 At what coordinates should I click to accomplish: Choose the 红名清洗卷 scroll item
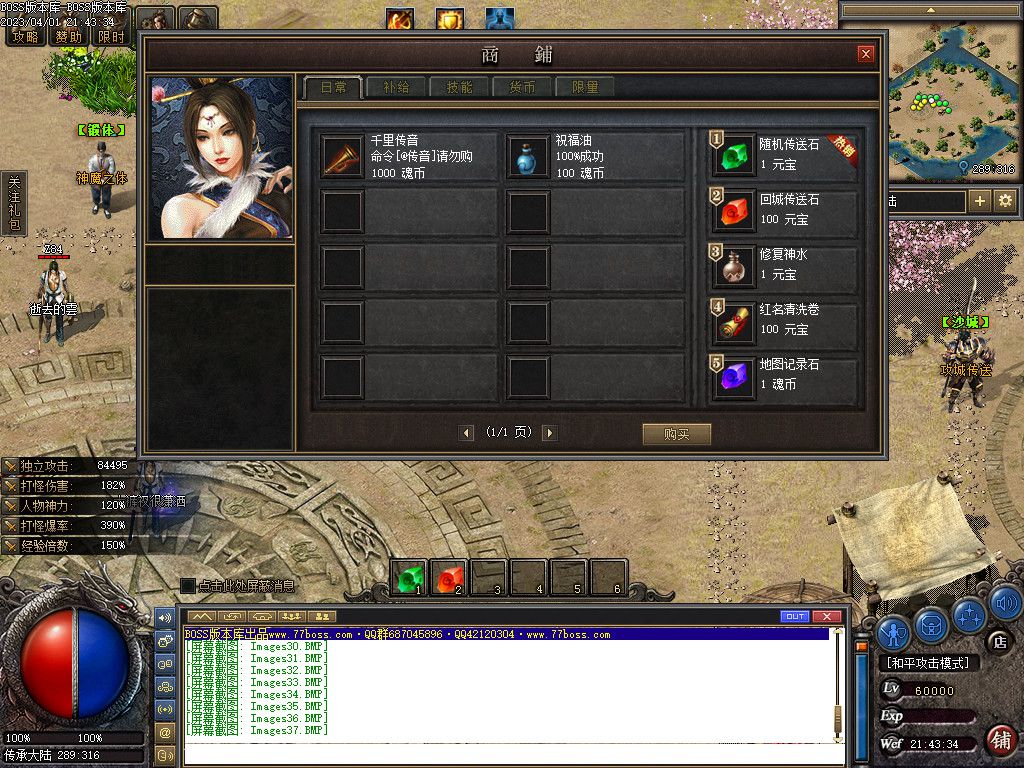(736, 321)
